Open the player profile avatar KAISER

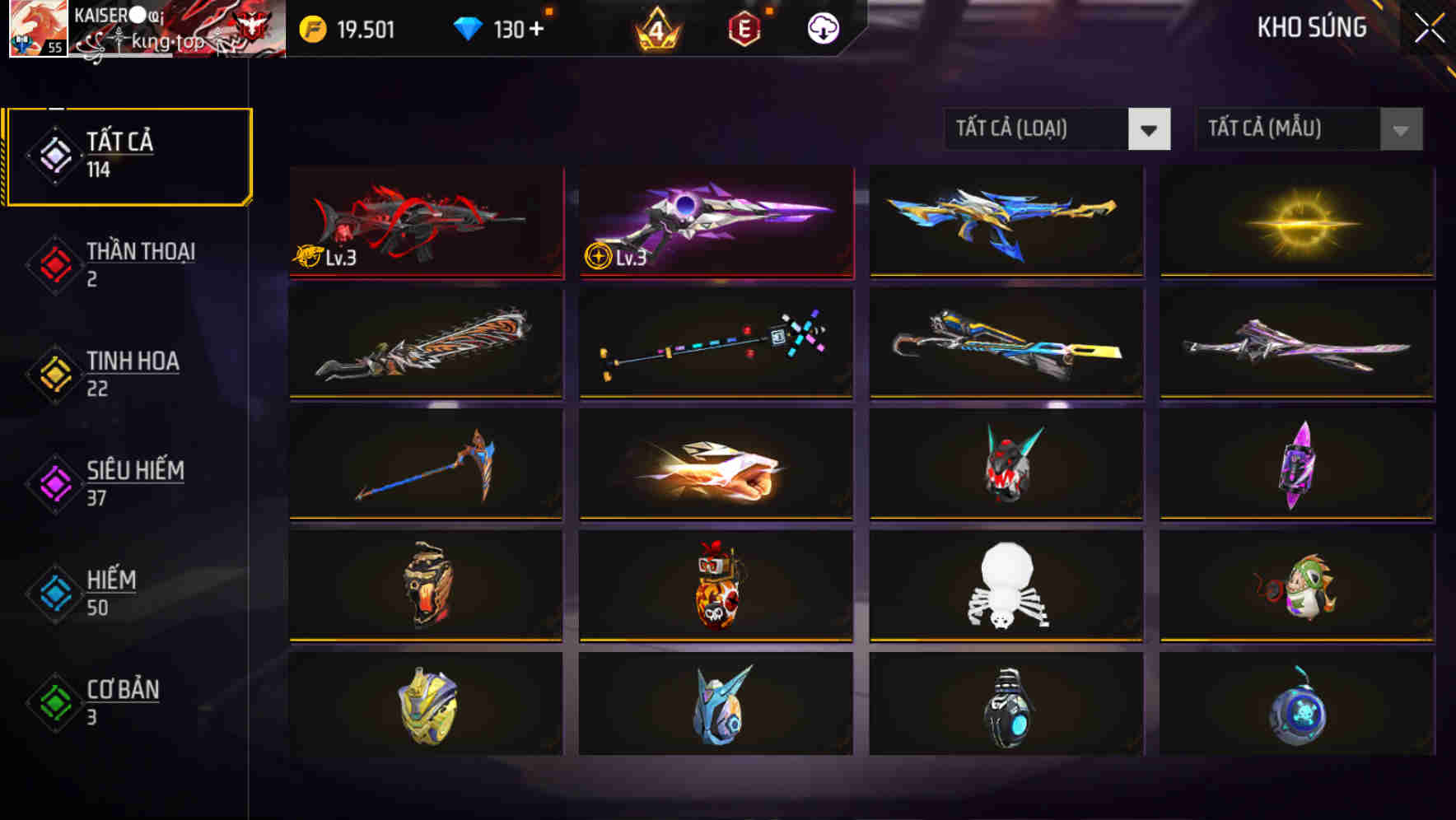point(39,30)
